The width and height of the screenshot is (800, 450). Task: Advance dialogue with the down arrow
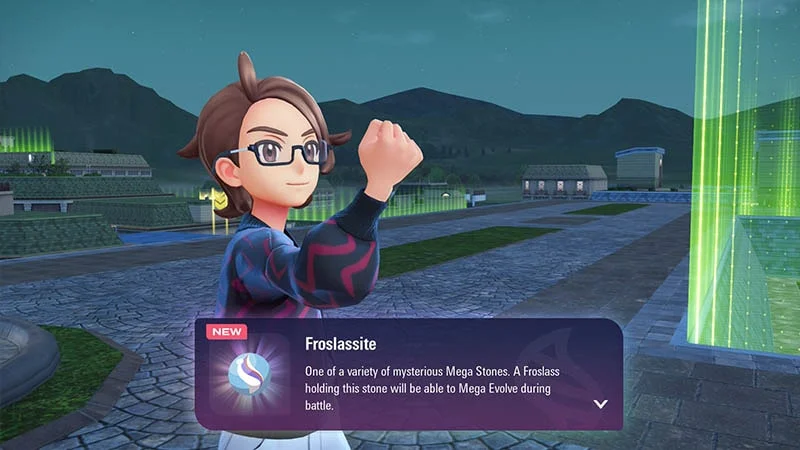[x=600, y=404]
